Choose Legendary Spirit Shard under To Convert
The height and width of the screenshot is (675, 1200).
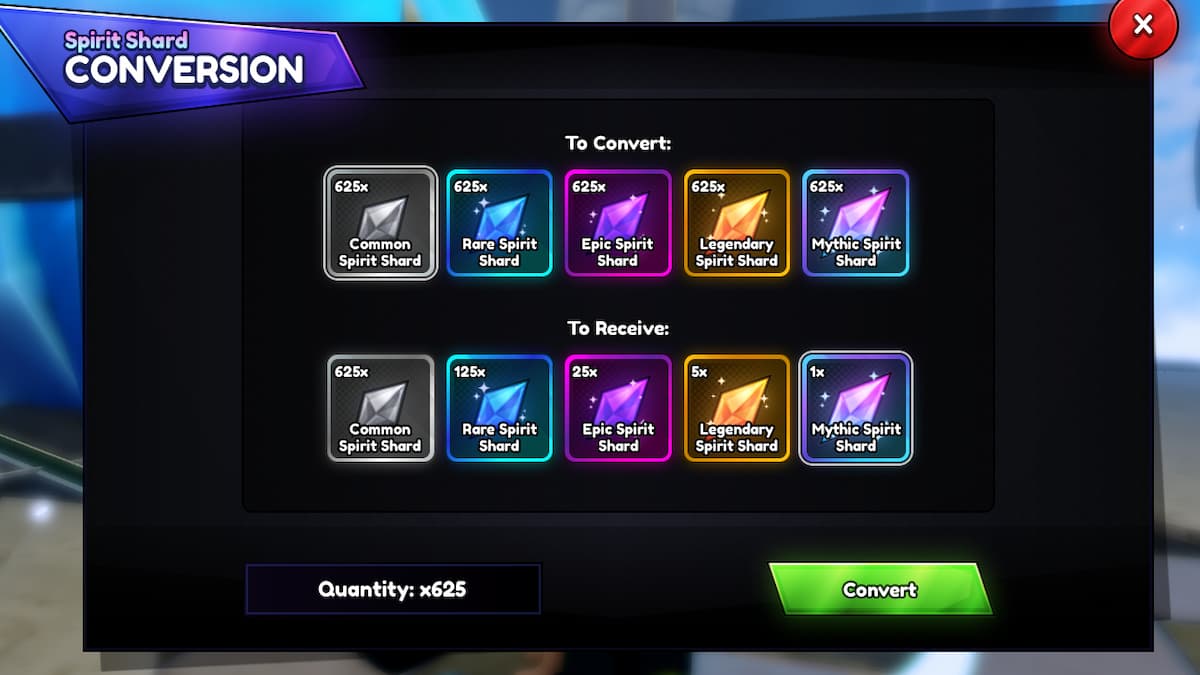click(737, 223)
